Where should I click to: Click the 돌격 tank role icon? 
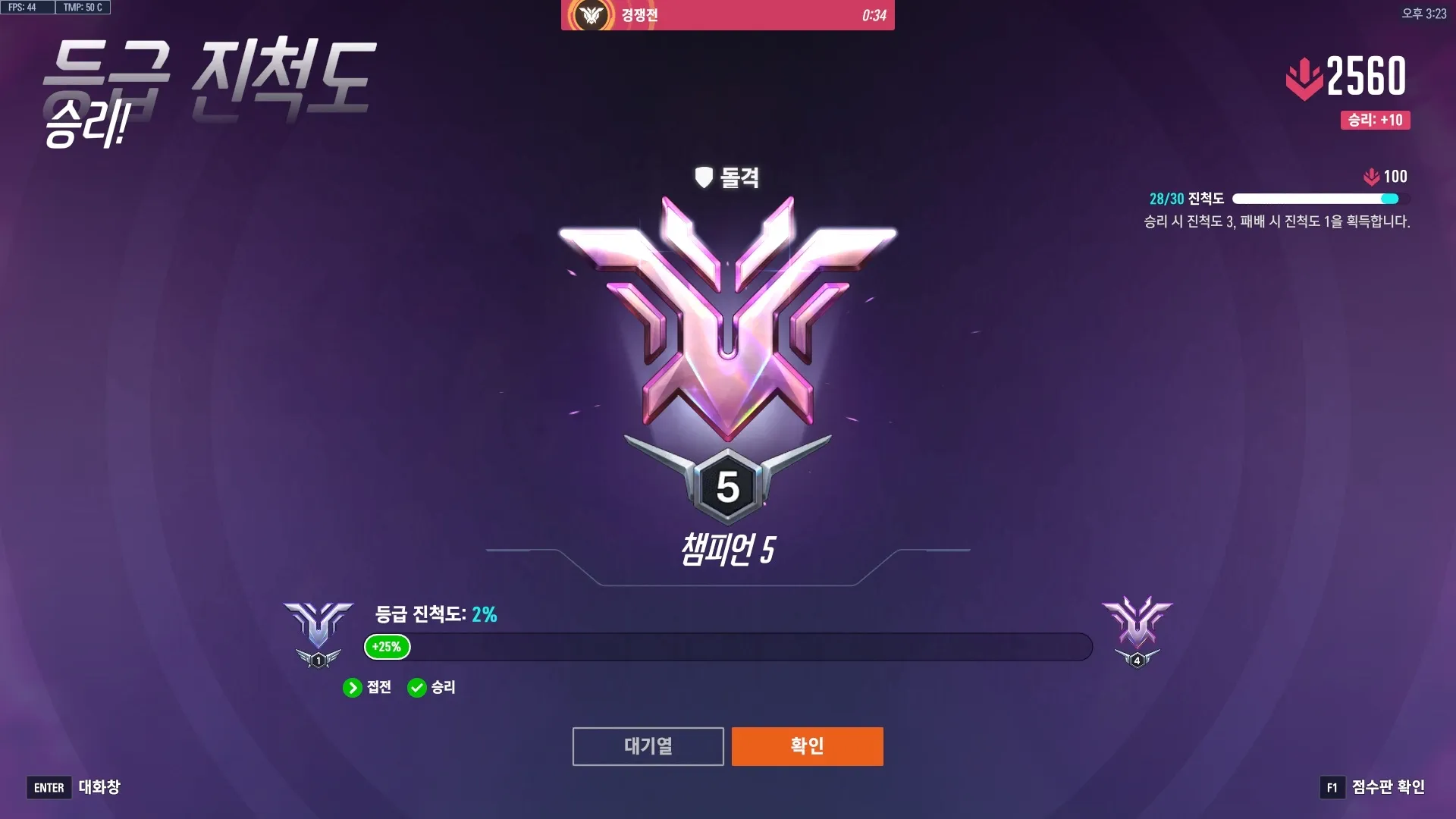704,177
